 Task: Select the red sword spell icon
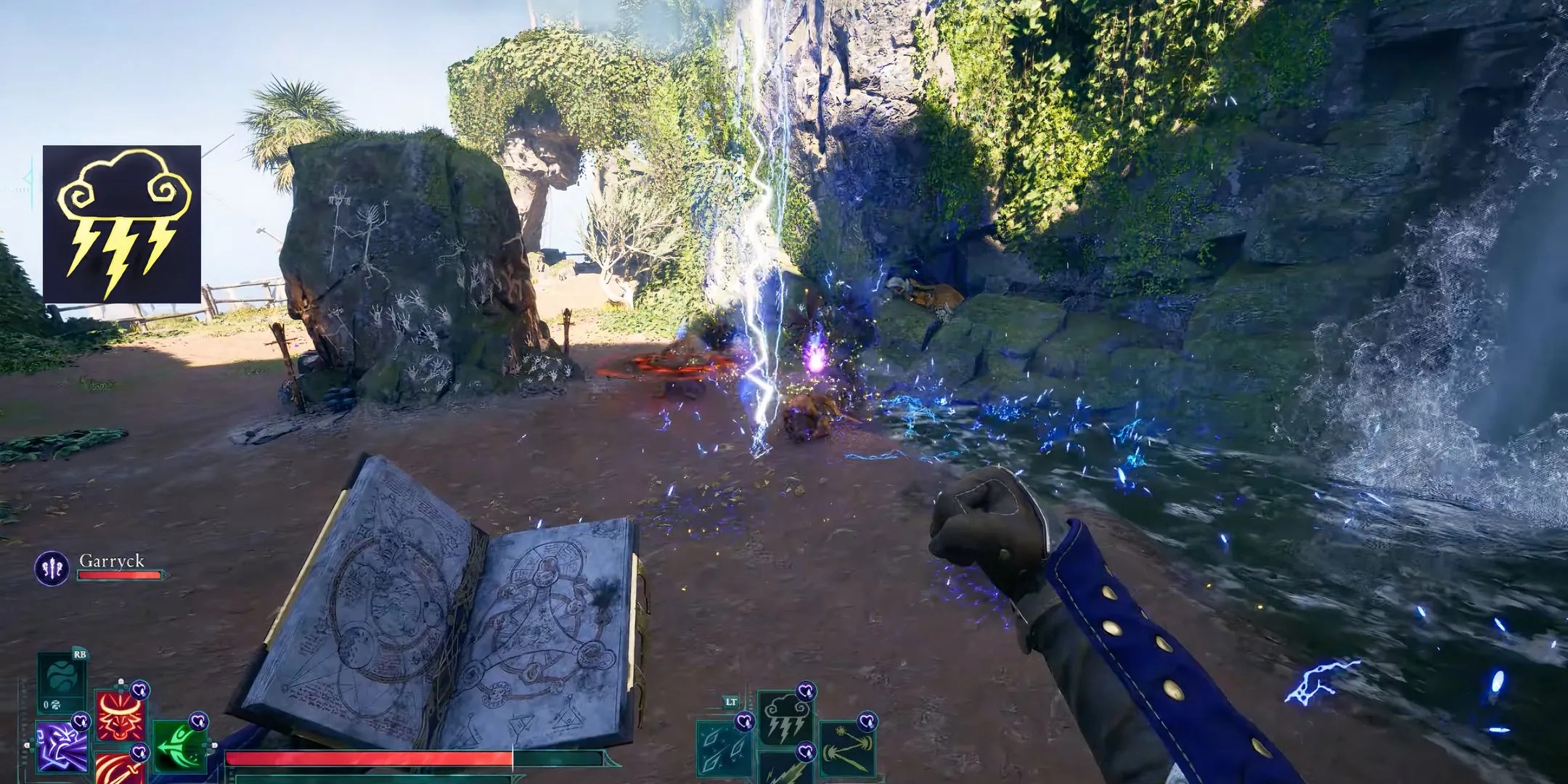(x=118, y=772)
